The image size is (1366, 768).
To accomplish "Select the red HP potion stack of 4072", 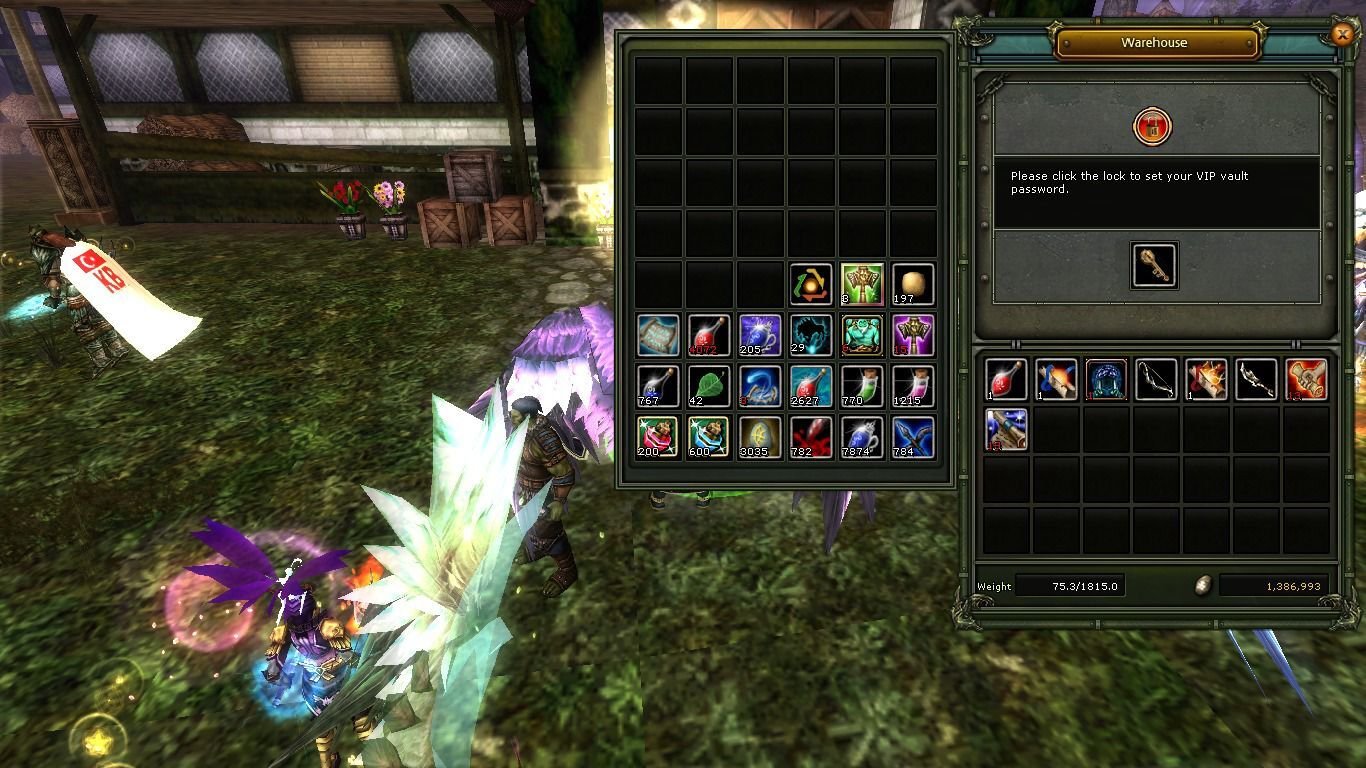I will (x=707, y=336).
